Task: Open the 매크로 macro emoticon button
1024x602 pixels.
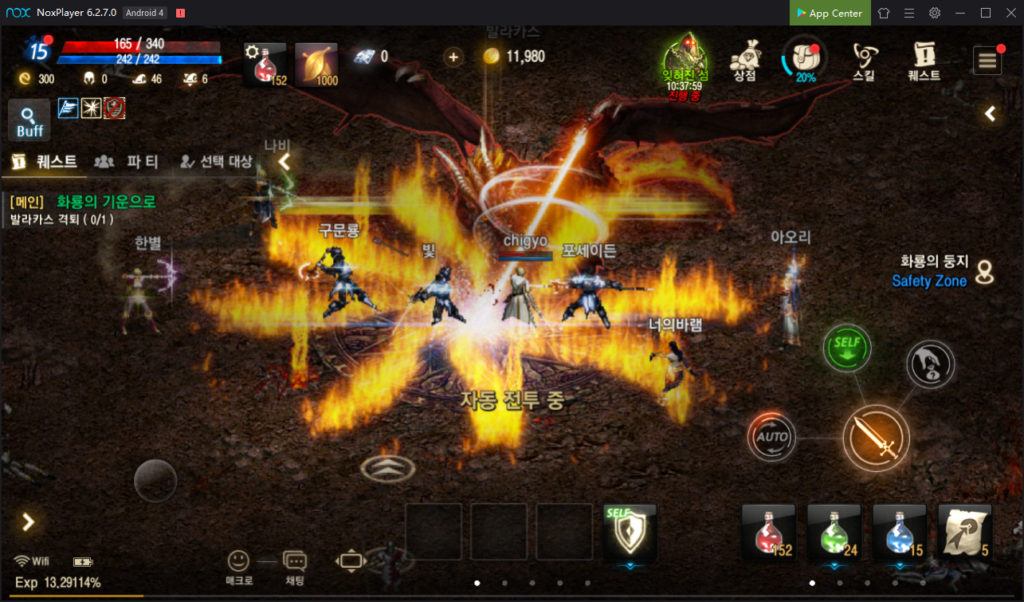Action: (239, 567)
